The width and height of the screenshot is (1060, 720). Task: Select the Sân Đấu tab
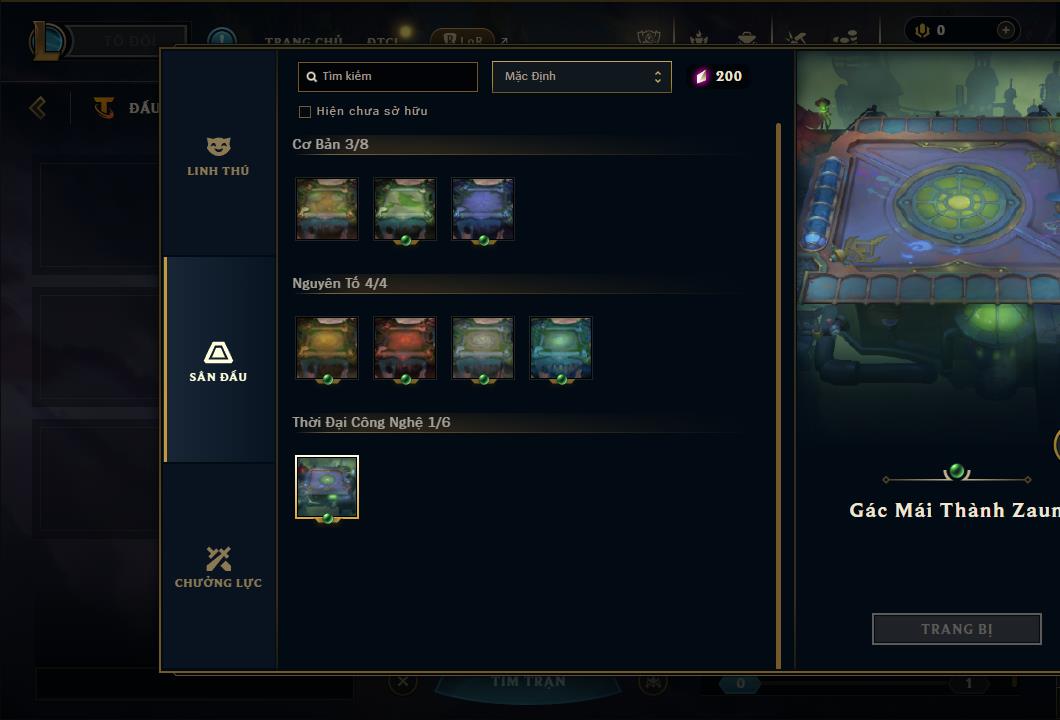coord(218,361)
